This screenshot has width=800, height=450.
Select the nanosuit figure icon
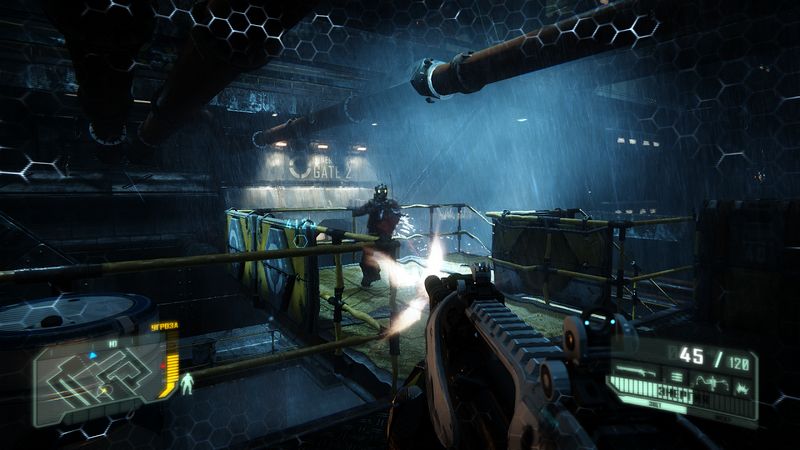pos(186,381)
